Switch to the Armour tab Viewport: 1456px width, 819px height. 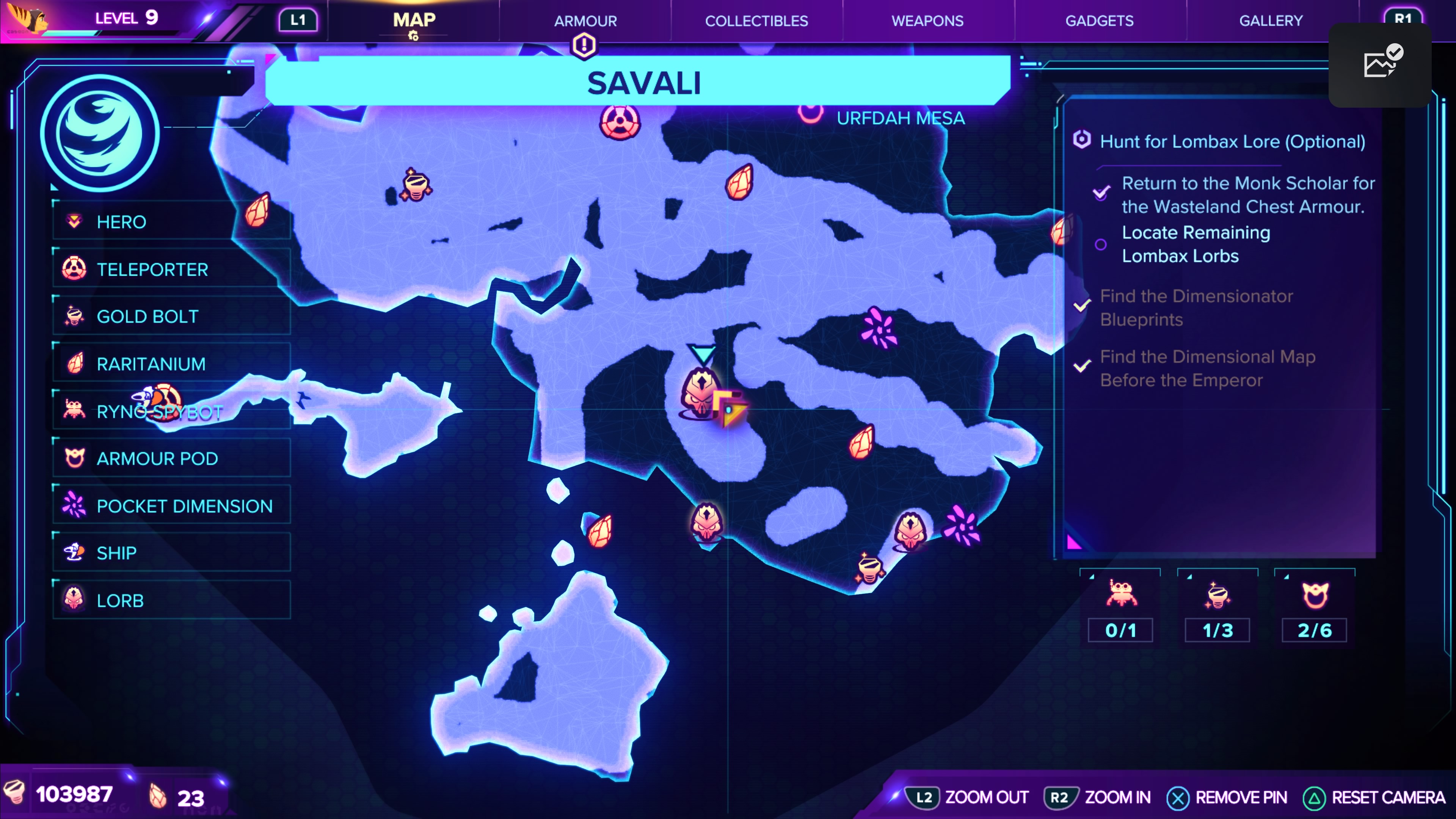[x=585, y=21]
